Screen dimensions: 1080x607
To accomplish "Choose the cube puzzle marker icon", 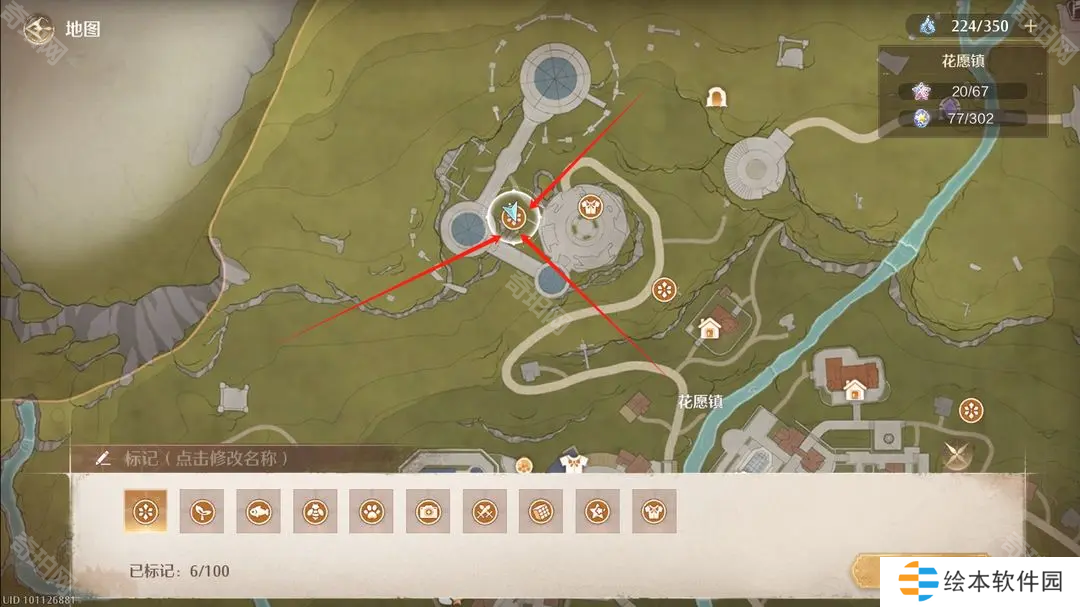I will click(541, 511).
